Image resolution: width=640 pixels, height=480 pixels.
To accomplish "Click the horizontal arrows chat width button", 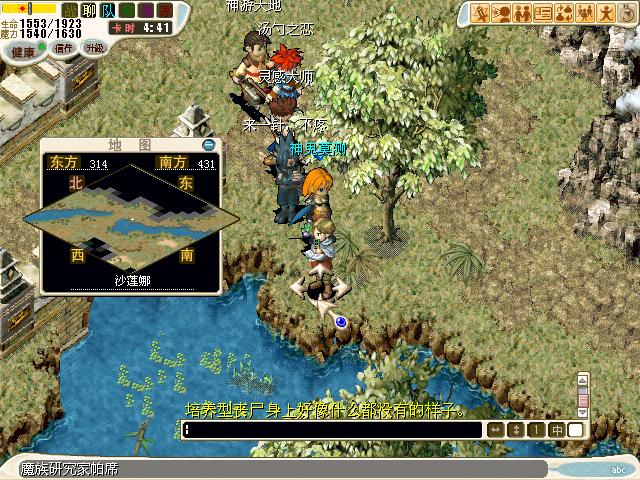I will coord(495,429).
